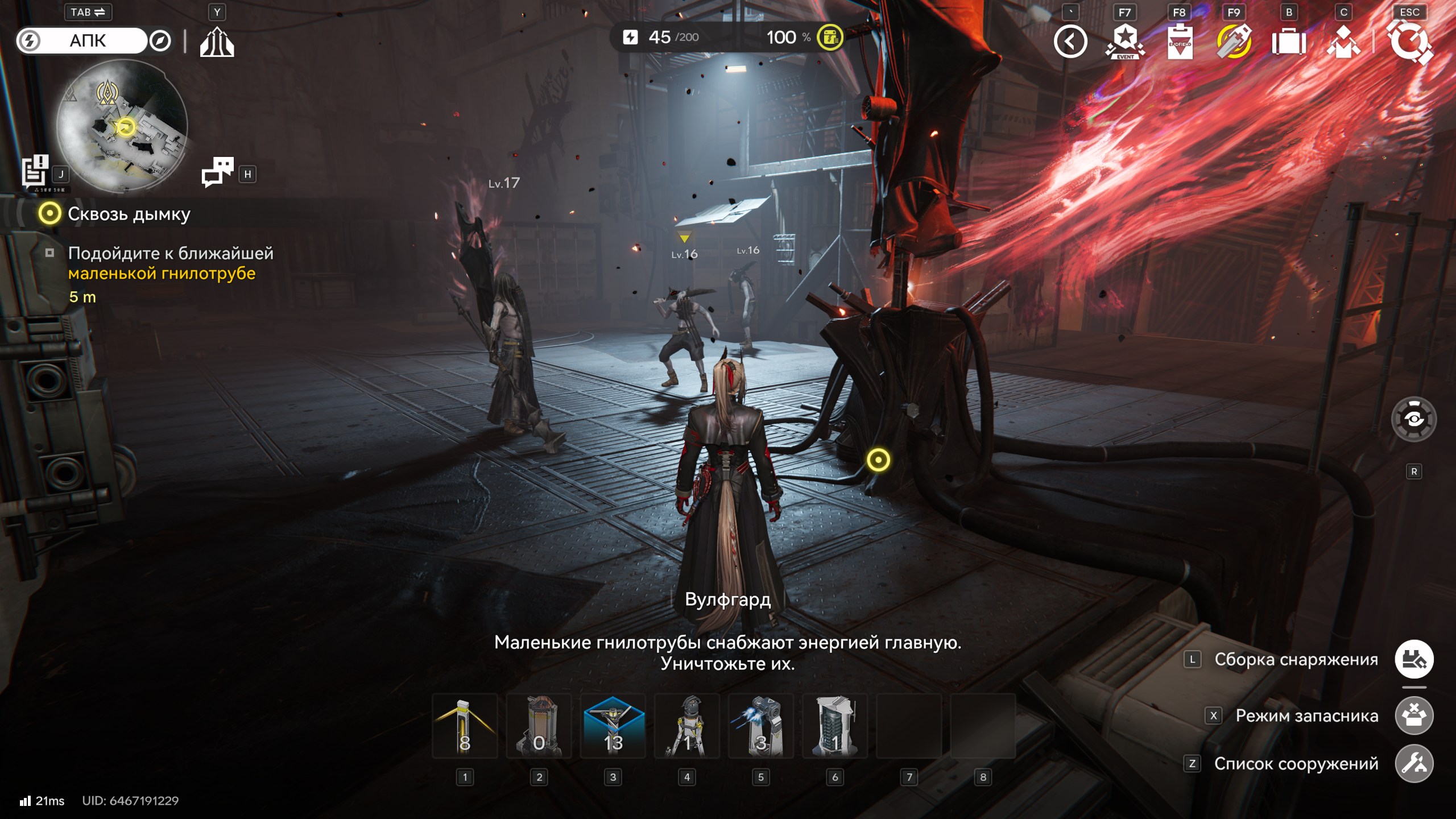
Task: Open the yellow-ringed ticket pass icon
Action: tap(1234, 42)
